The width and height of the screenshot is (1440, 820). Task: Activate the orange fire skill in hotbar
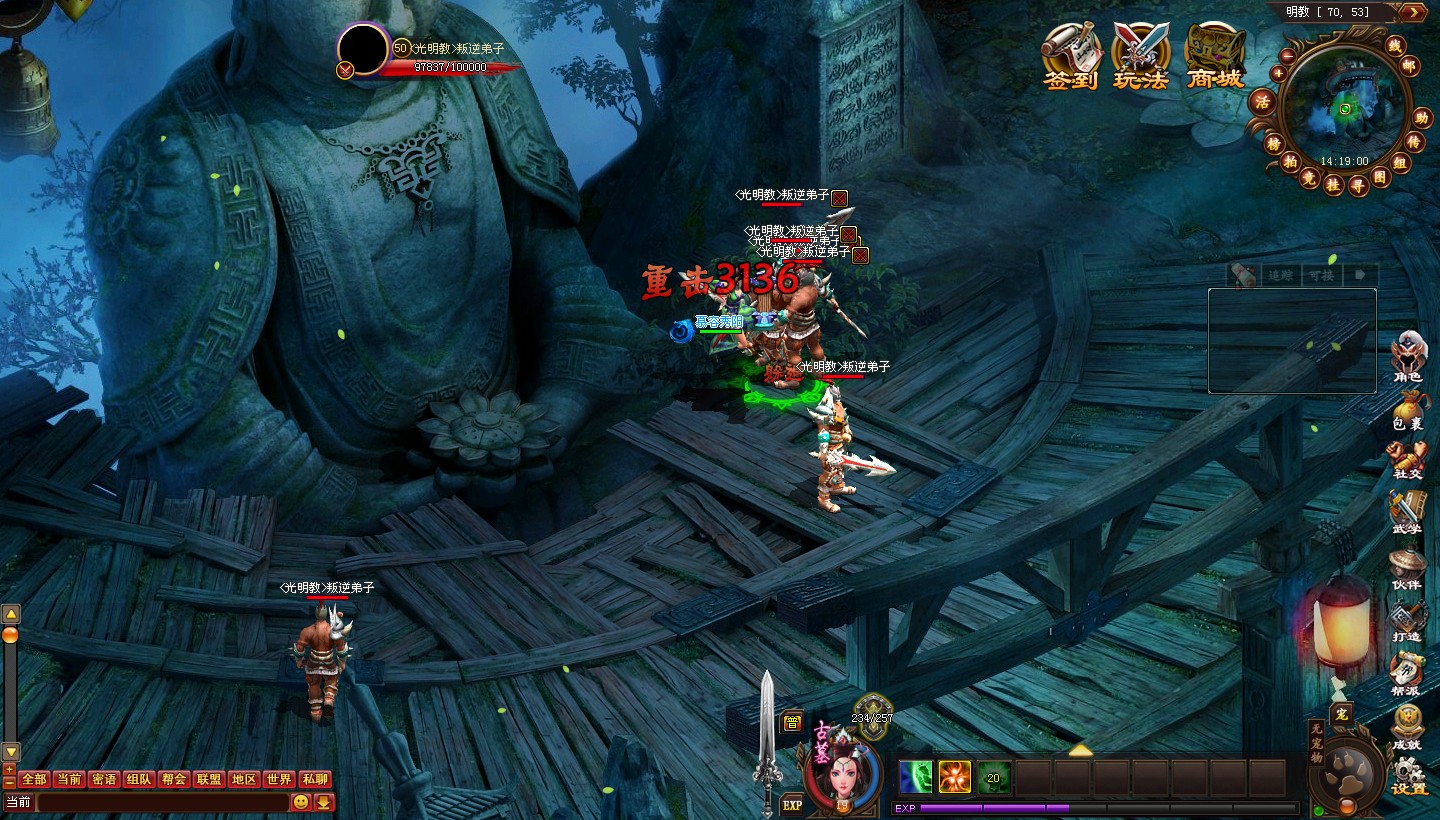click(x=955, y=777)
